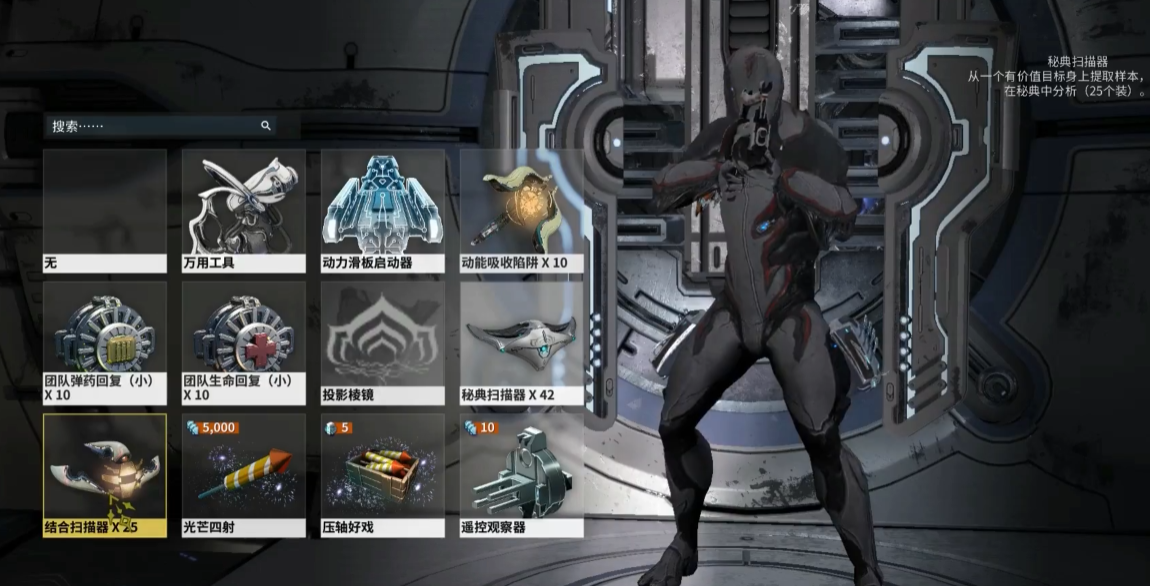Select the empty 无 (none) slot
This screenshot has height=586, width=1150.
pyautogui.click(x=105, y=211)
